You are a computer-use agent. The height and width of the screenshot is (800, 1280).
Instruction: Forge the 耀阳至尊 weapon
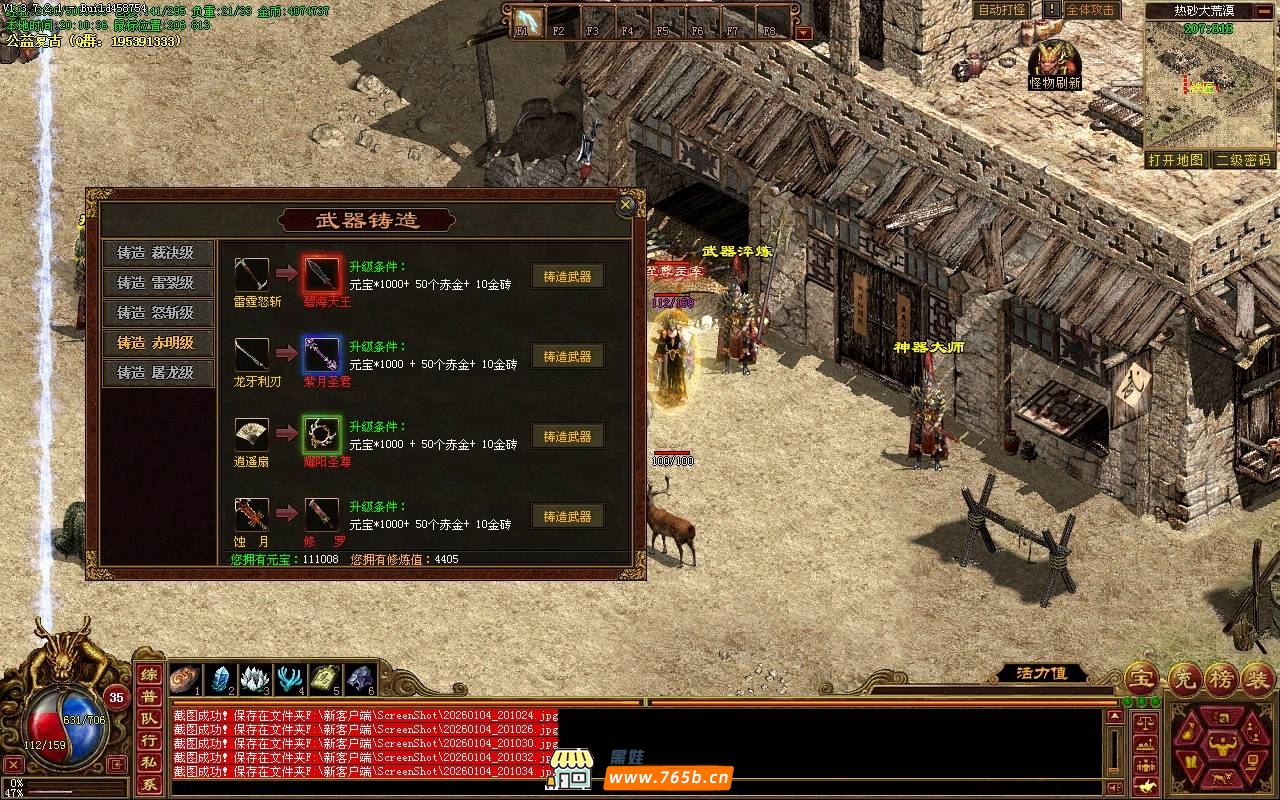tap(567, 437)
